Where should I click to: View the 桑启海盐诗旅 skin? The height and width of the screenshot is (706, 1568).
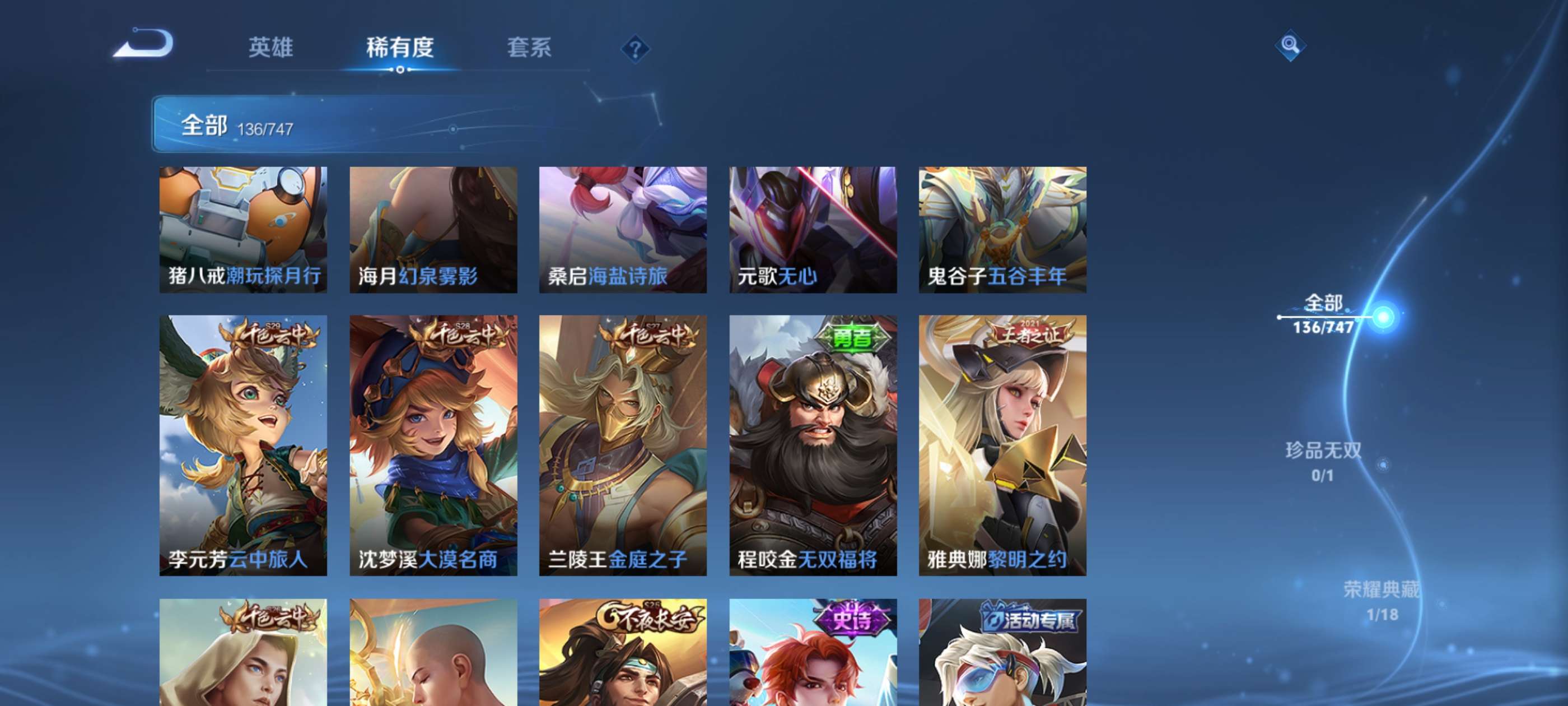pos(623,229)
